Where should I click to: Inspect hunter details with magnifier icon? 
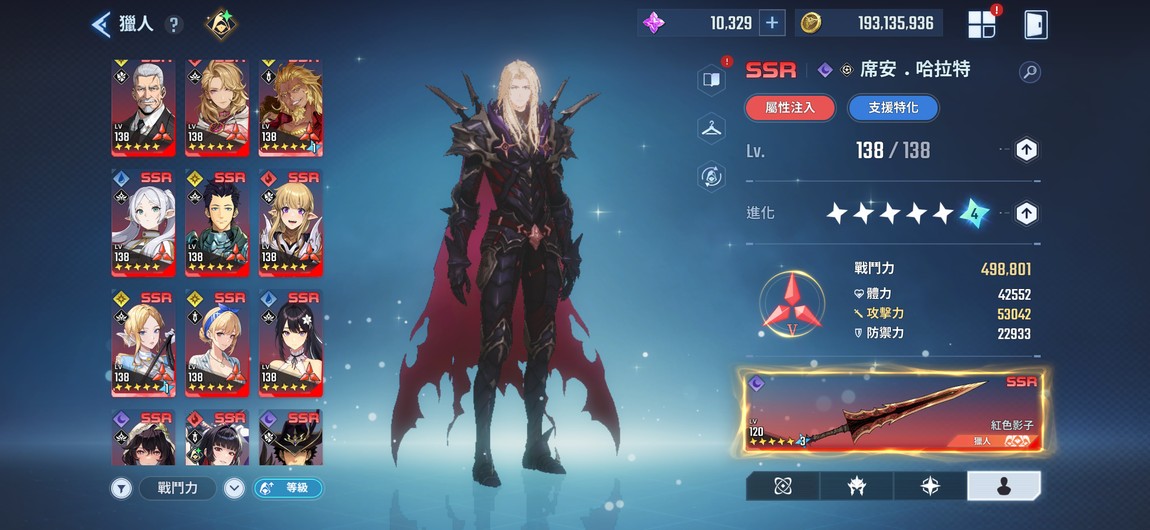1029,72
